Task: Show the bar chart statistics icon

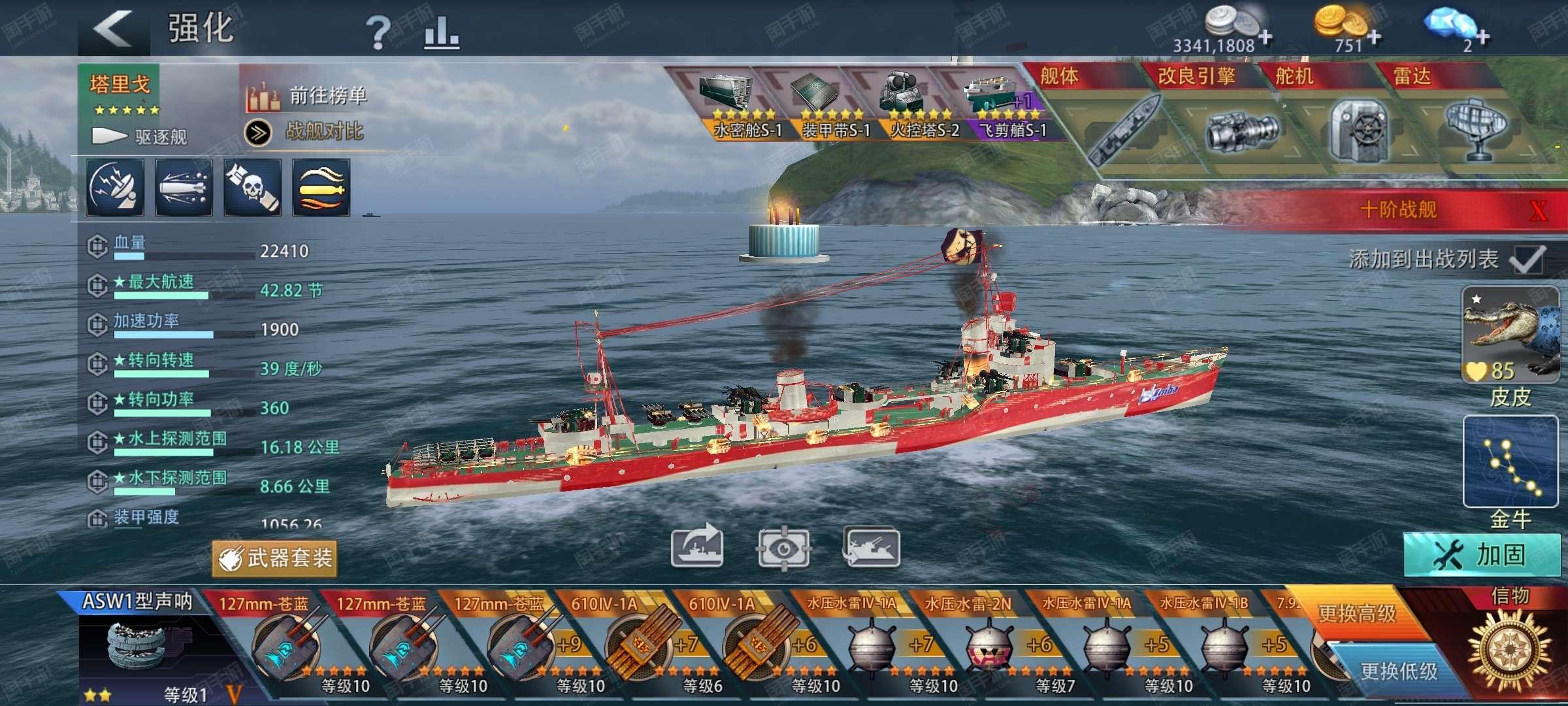Action: coord(441,32)
